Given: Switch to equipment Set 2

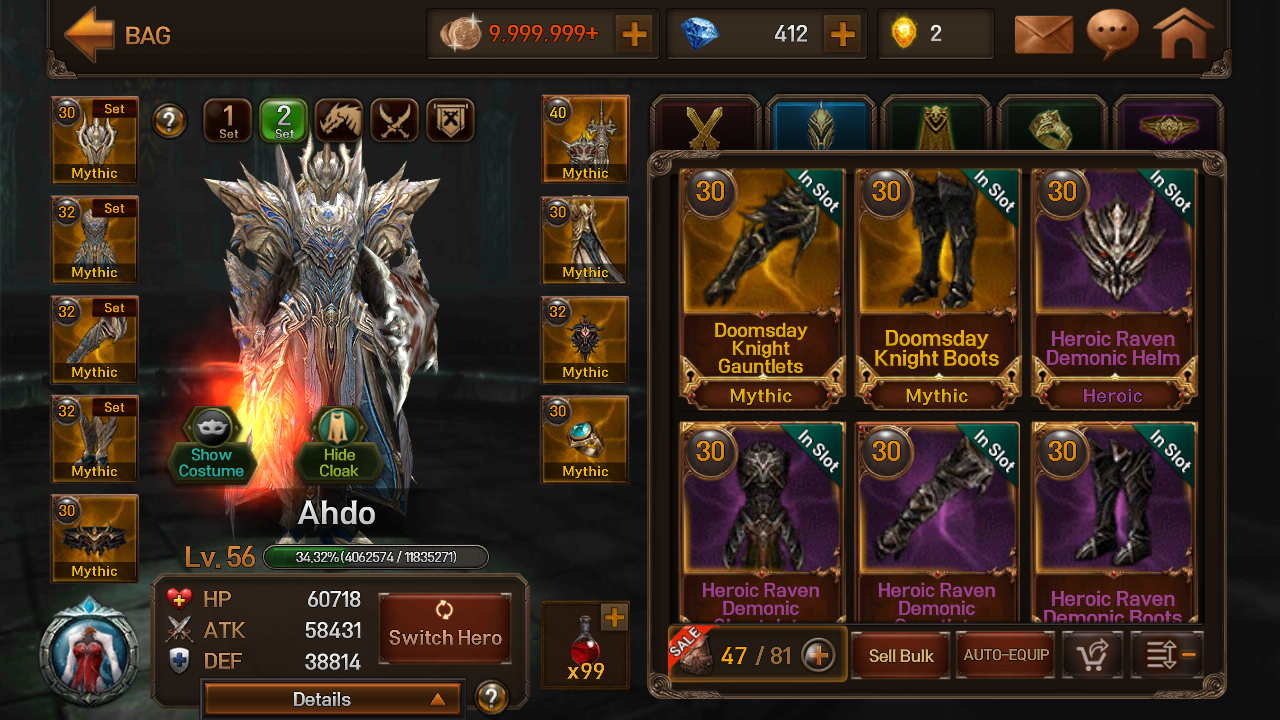Looking at the screenshot, I should (284, 121).
